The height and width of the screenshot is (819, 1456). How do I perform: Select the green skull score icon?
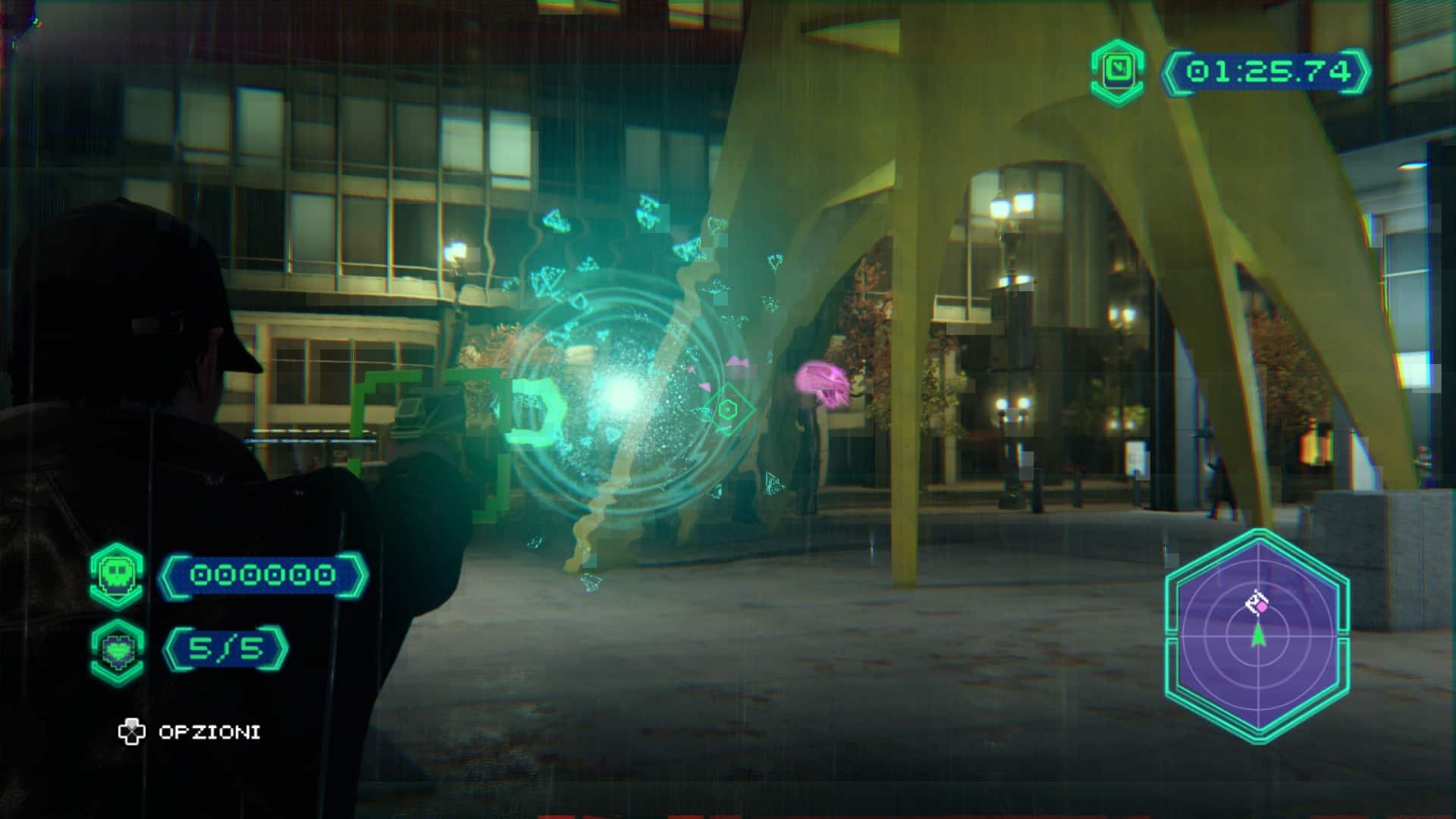pyautogui.click(x=116, y=575)
